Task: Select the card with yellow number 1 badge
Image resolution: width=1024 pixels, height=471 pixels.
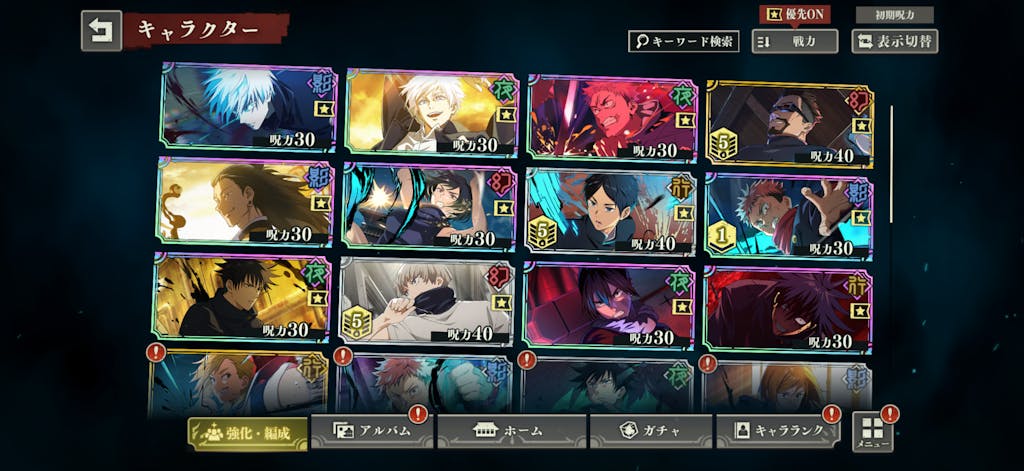Action: [x=789, y=216]
